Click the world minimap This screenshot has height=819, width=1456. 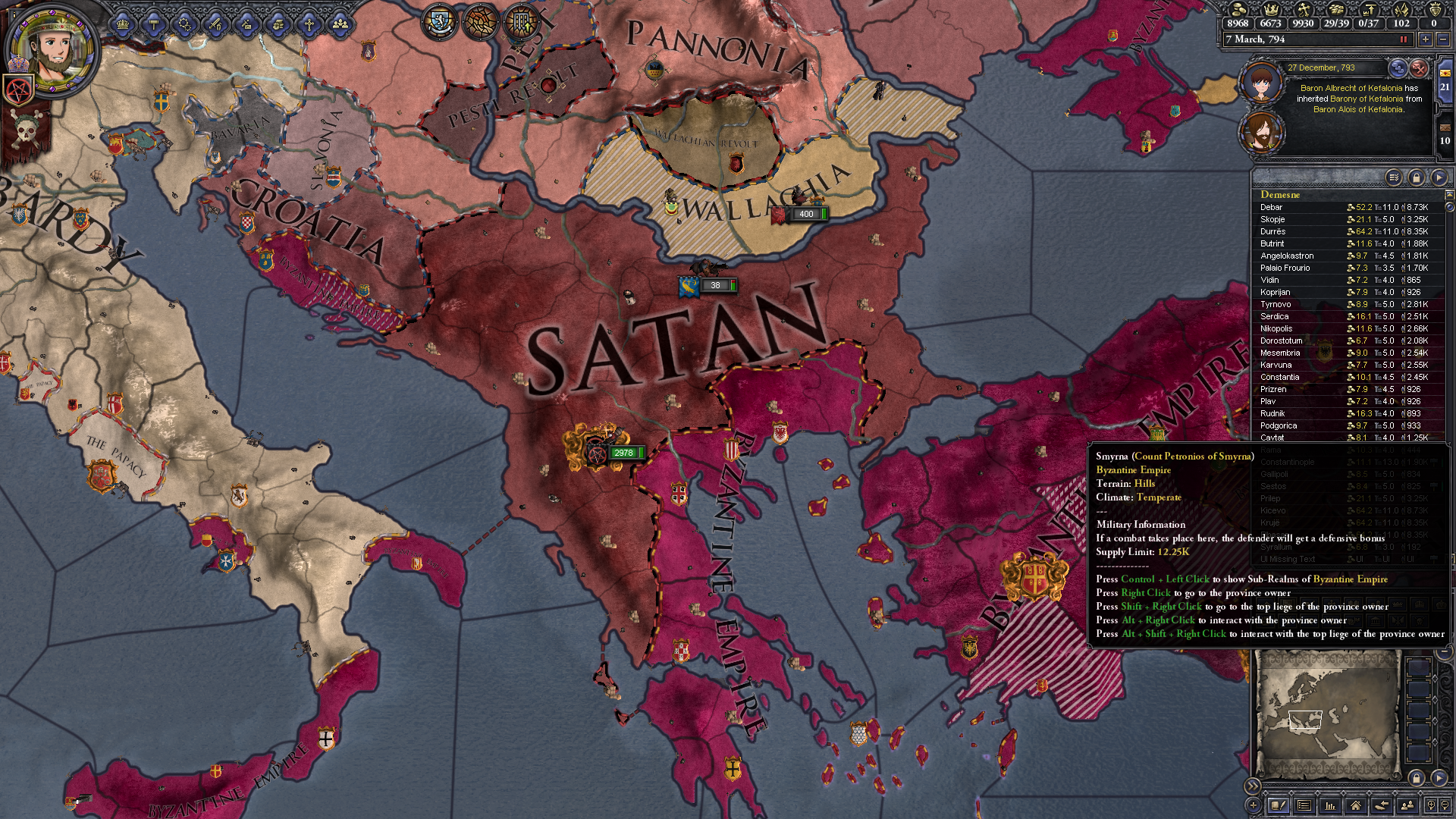point(1327,713)
